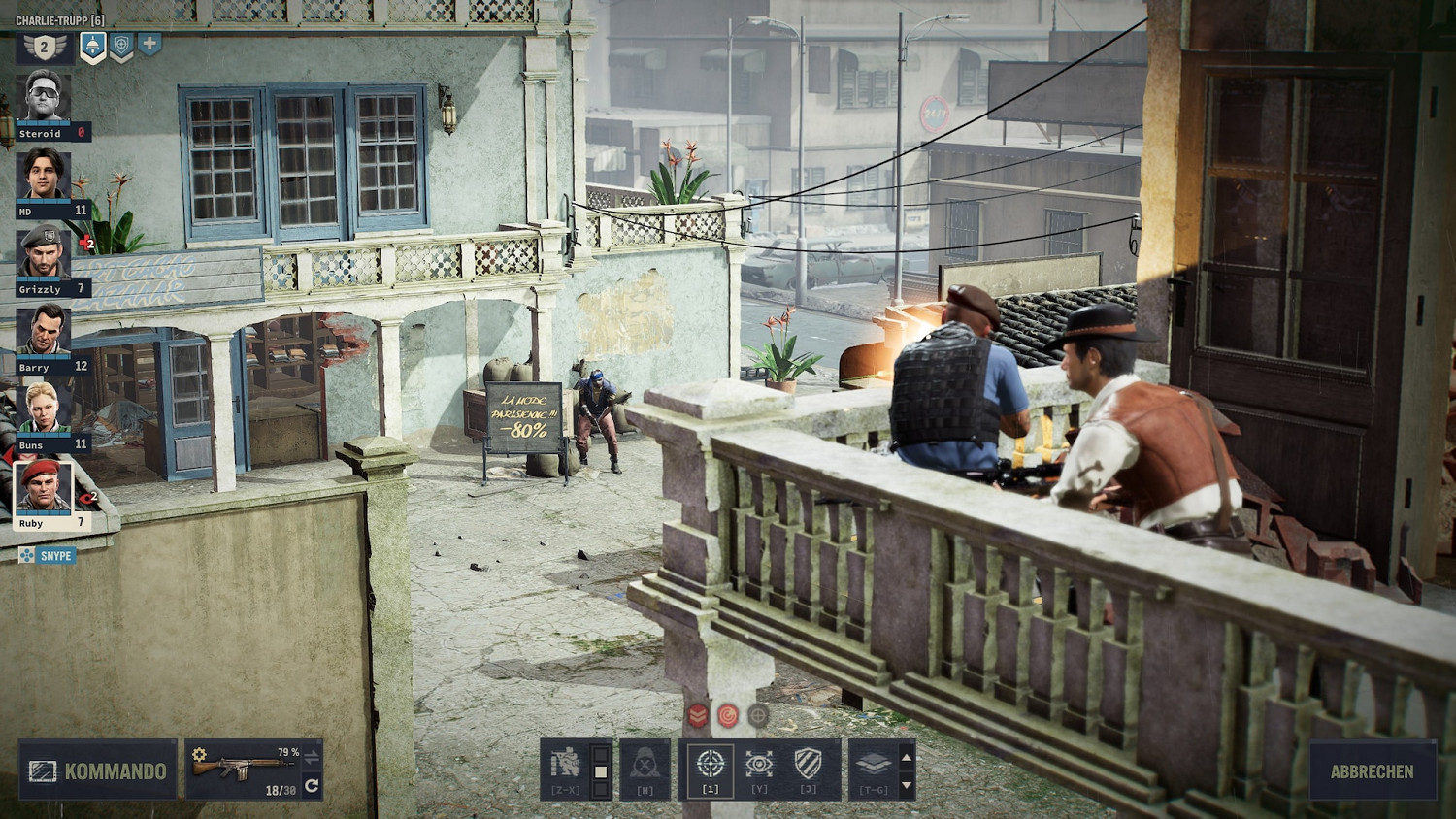Choose Grizzly from the squad list
Image resolution: width=1456 pixels, height=819 pixels.
point(44,252)
